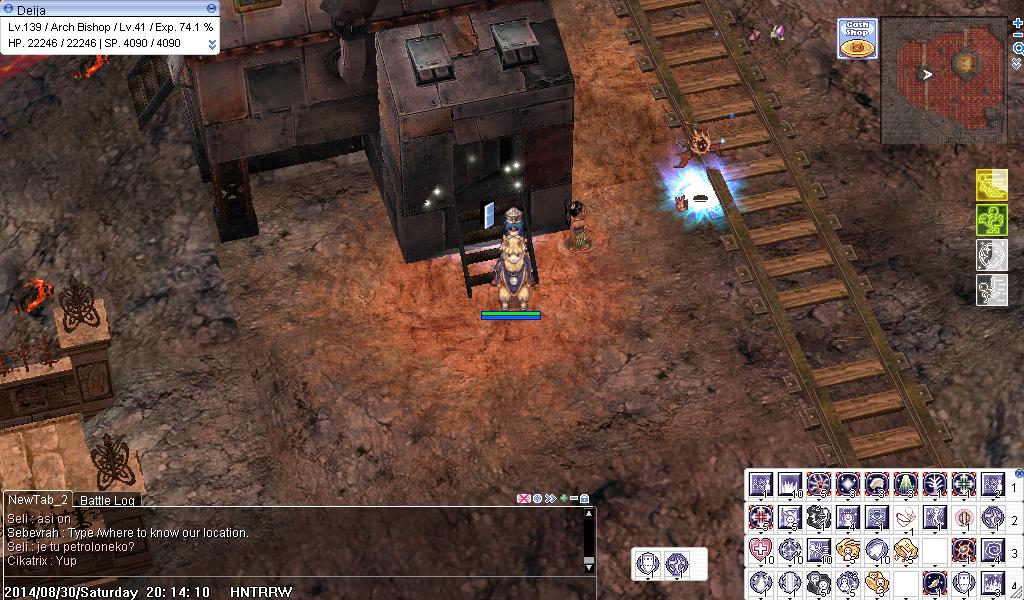
Task: Select the NewTab_2 chat tab
Action: tap(38, 499)
